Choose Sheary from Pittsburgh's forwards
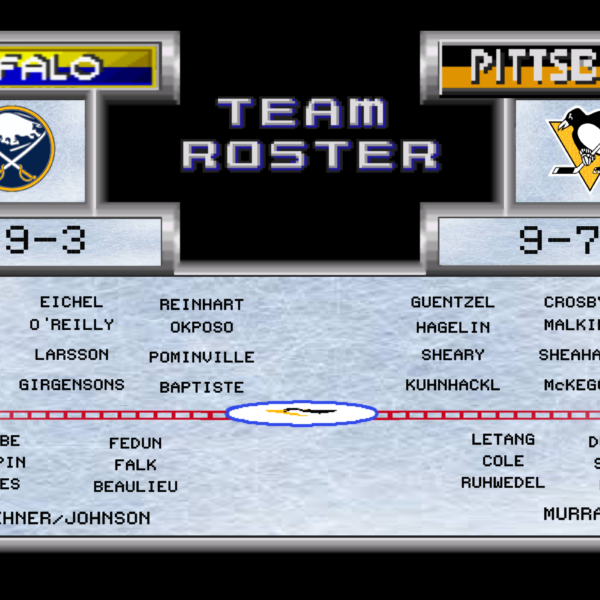600x600 pixels. point(452,355)
